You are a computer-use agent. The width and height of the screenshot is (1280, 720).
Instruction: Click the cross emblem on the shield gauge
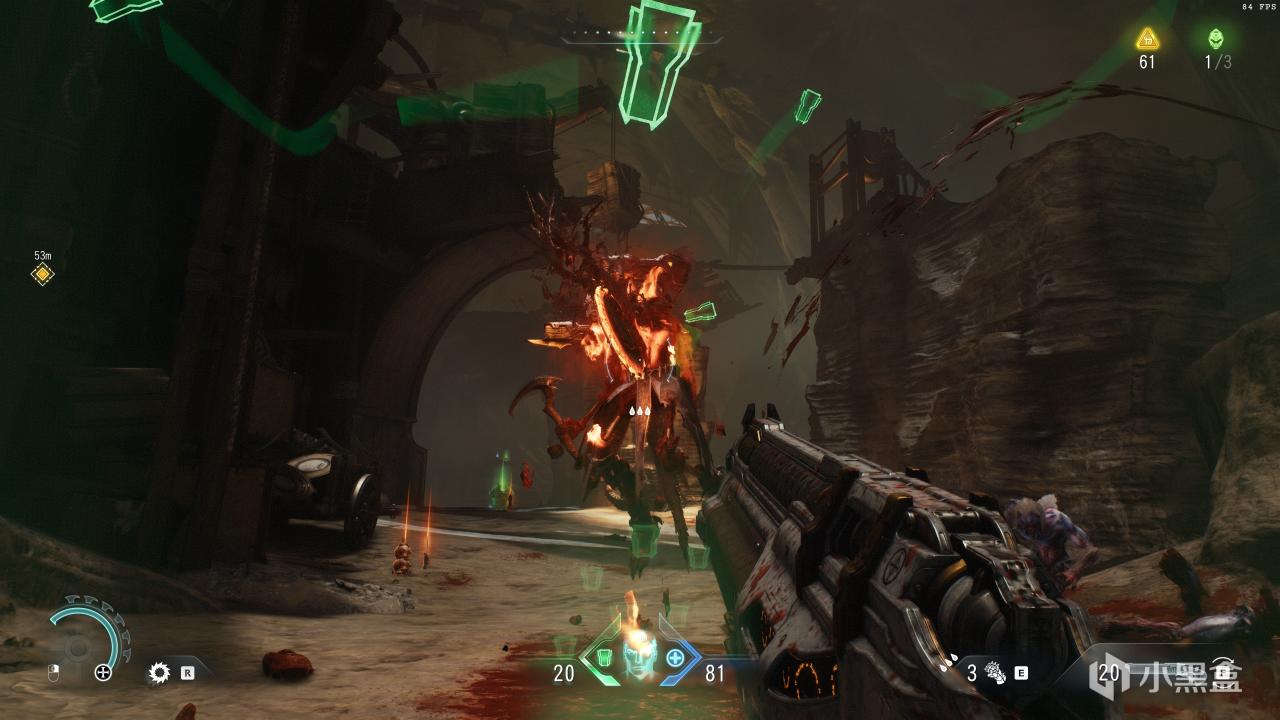click(x=103, y=673)
